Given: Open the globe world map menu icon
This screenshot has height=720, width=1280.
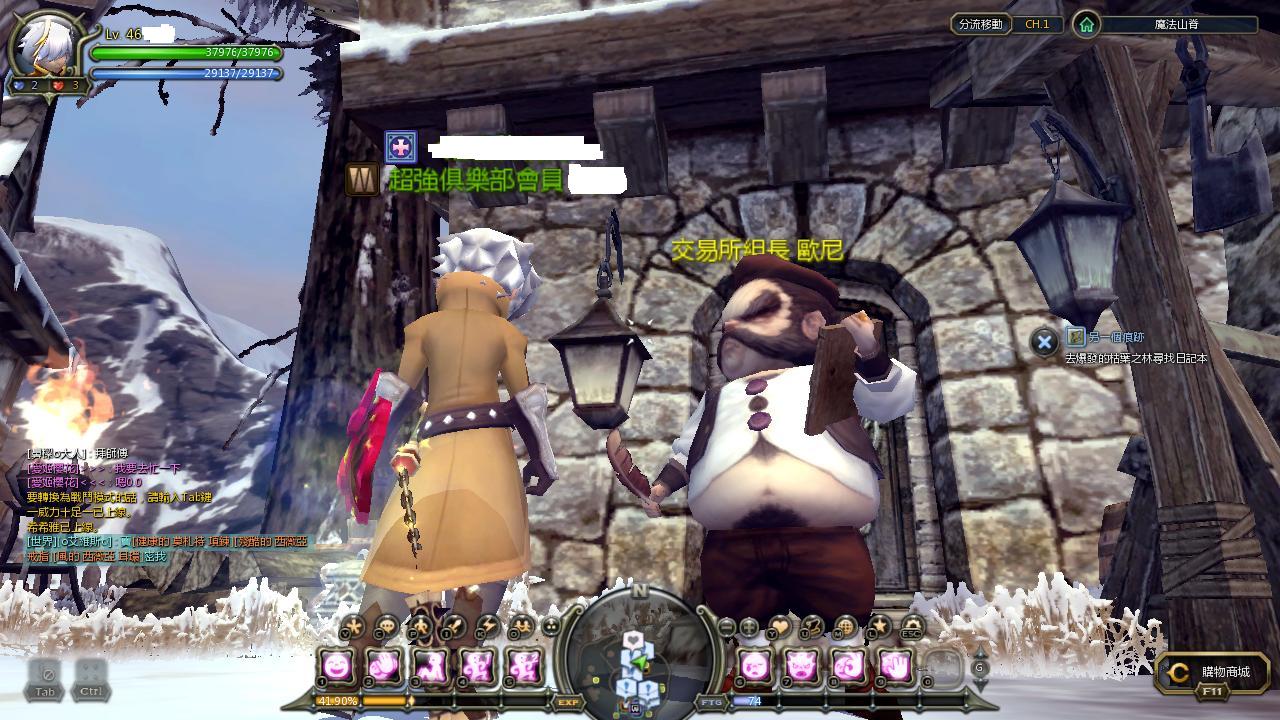Looking at the screenshot, I should click(x=845, y=627).
